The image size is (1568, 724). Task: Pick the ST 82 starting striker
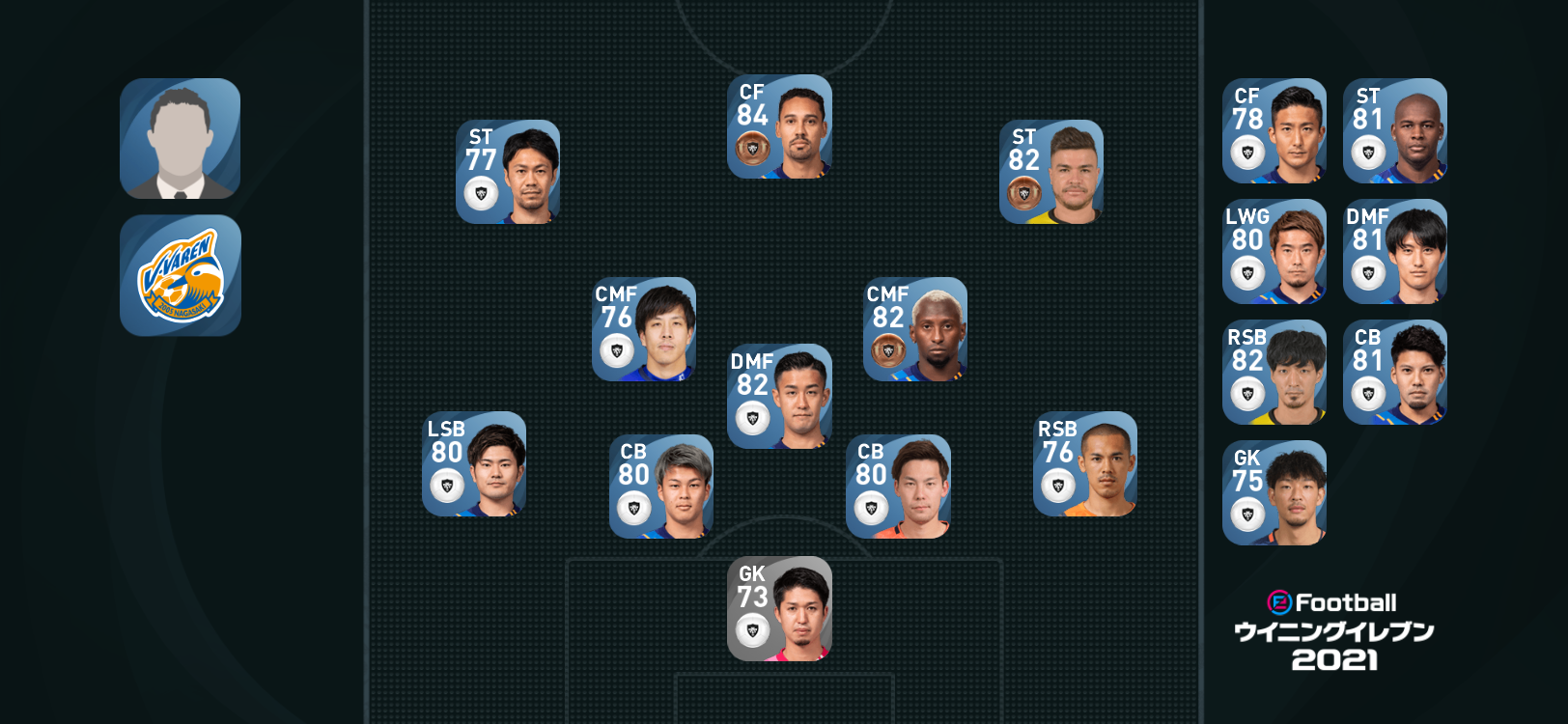click(x=1050, y=172)
